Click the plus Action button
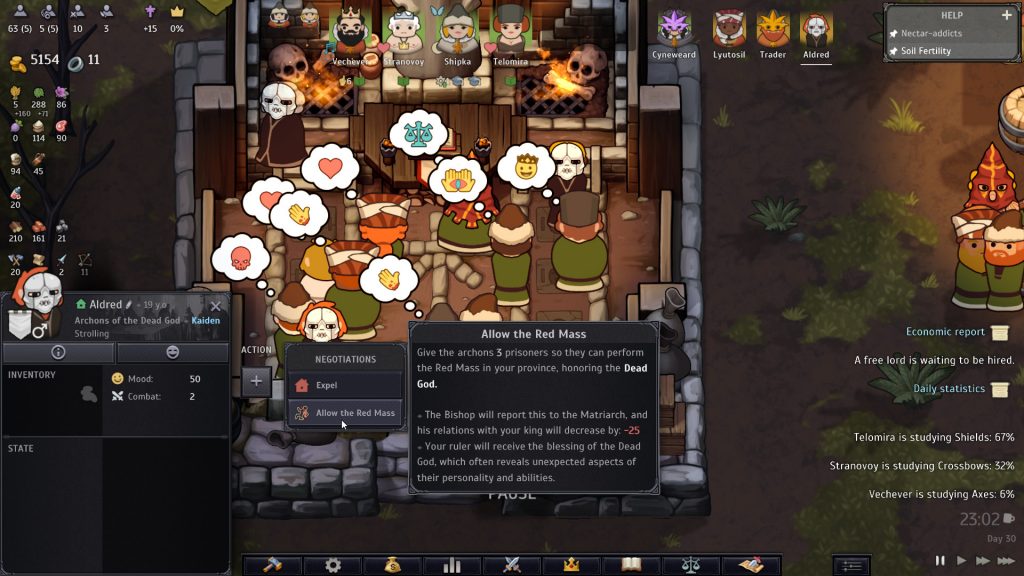1024x576 pixels. click(x=256, y=380)
